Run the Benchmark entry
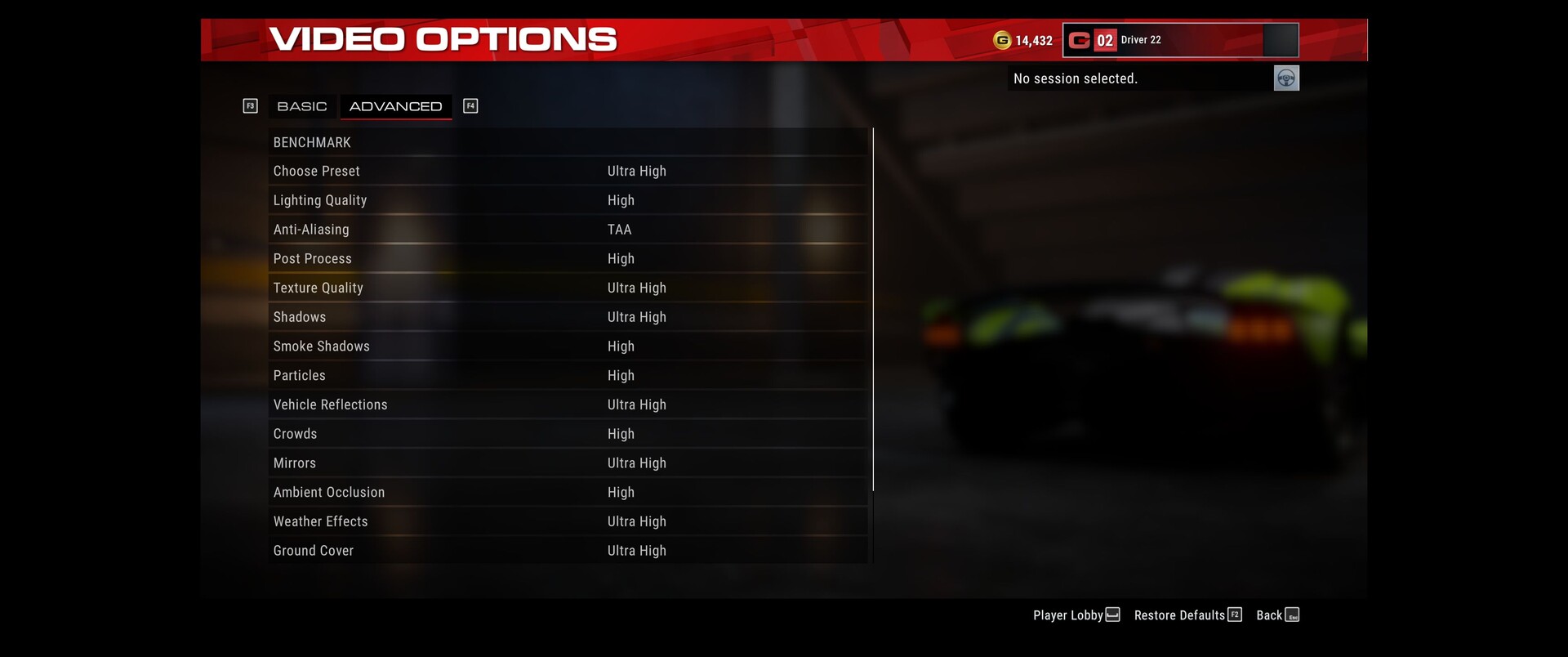The height and width of the screenshot is (657, 1568). tap(567, 142)
